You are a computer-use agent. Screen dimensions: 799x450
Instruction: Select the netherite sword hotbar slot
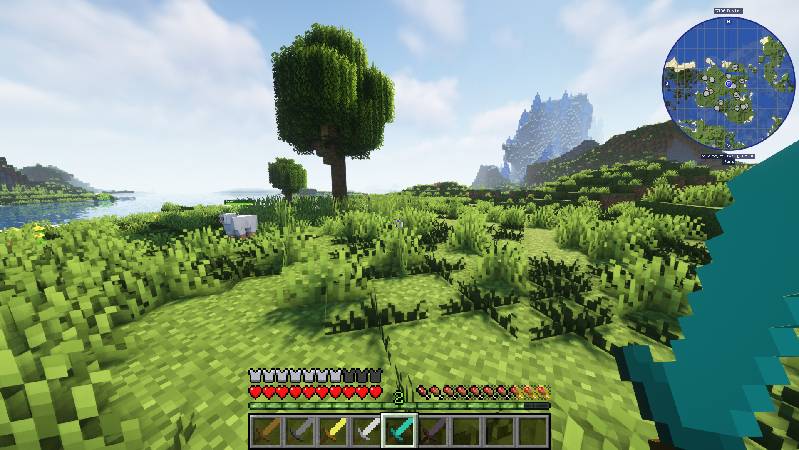point(433,431)
